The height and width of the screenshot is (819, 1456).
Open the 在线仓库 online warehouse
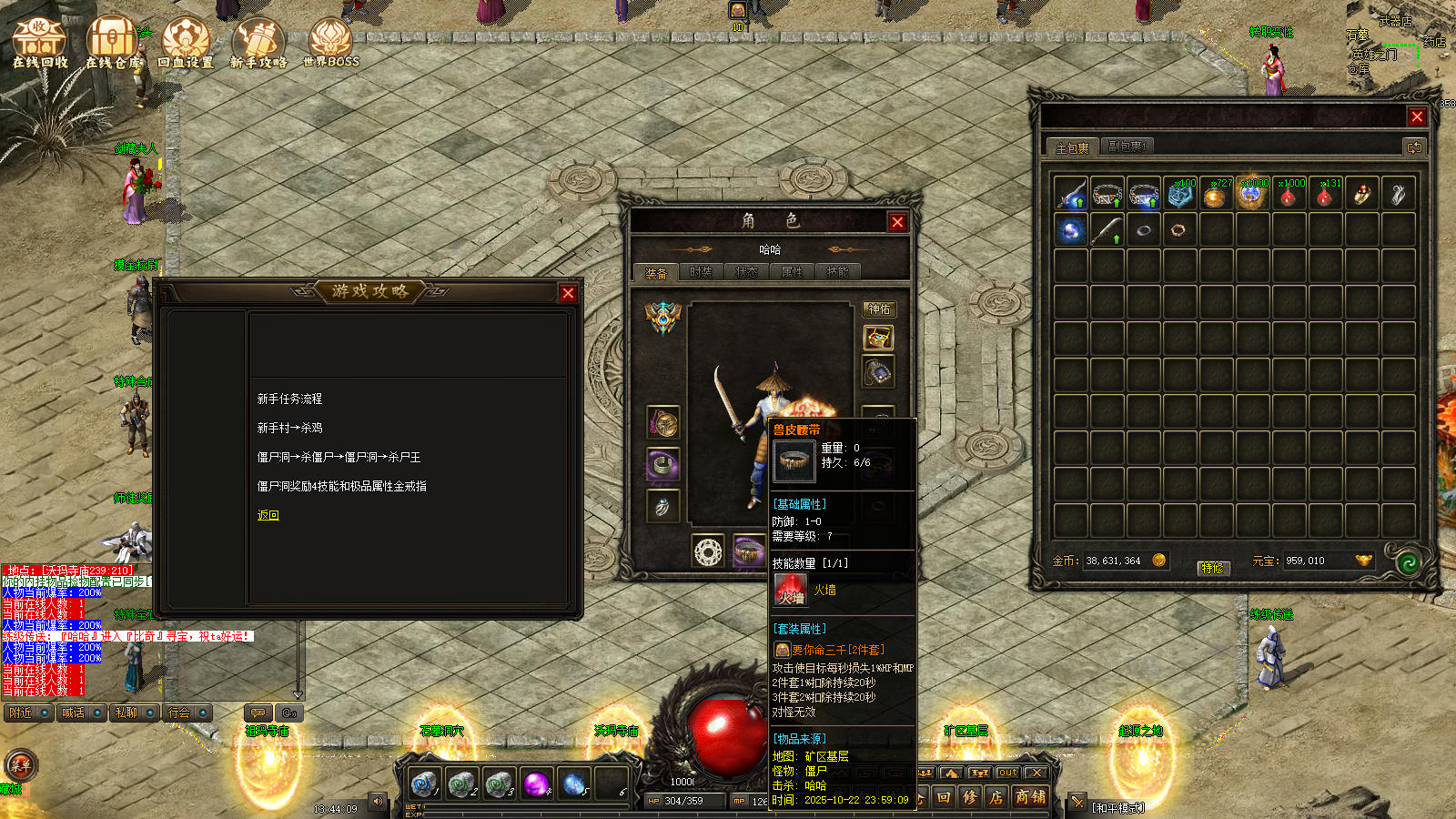point(113,44)
